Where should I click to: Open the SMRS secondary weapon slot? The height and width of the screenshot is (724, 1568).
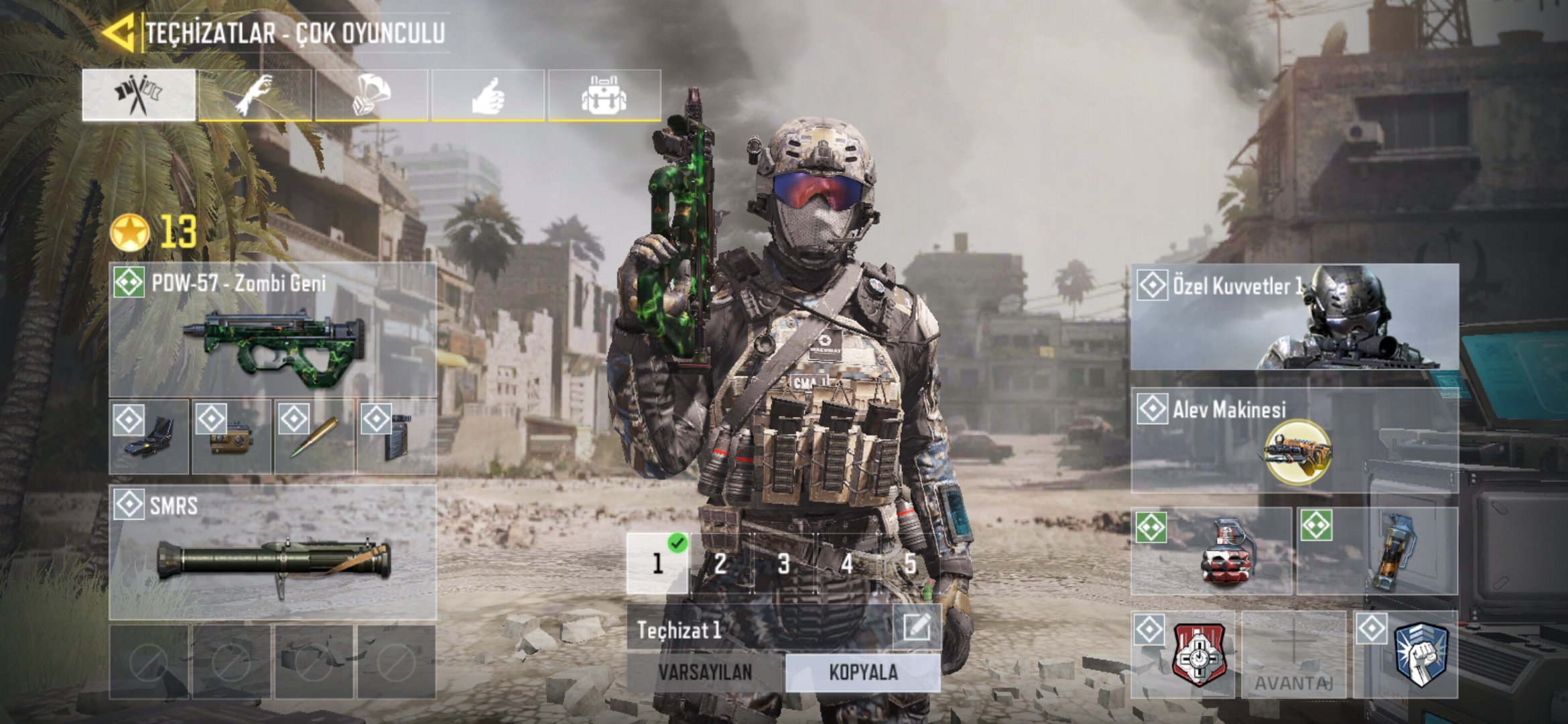tap(273, 552)
